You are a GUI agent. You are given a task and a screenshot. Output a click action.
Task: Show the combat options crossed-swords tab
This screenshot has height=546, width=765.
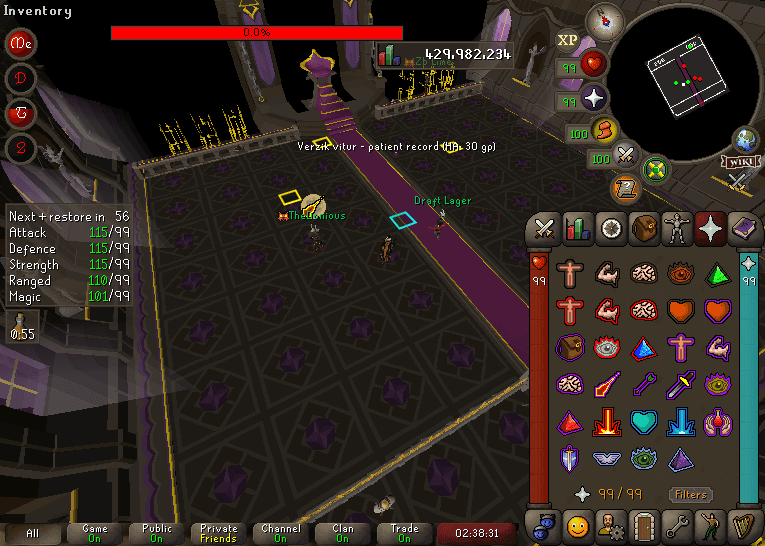543,228
